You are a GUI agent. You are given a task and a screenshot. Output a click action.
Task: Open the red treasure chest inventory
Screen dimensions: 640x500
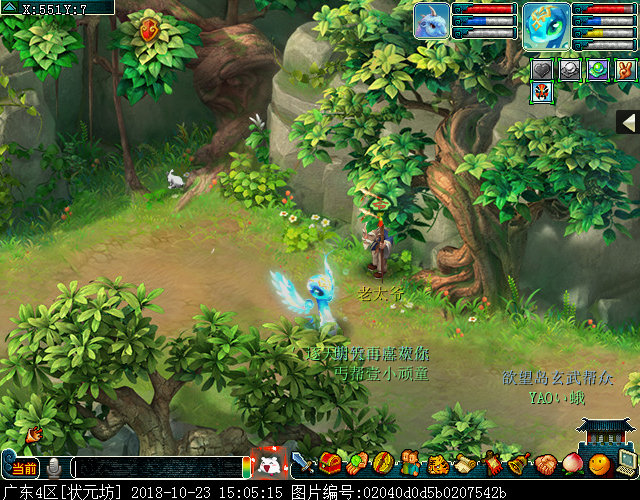329,463
